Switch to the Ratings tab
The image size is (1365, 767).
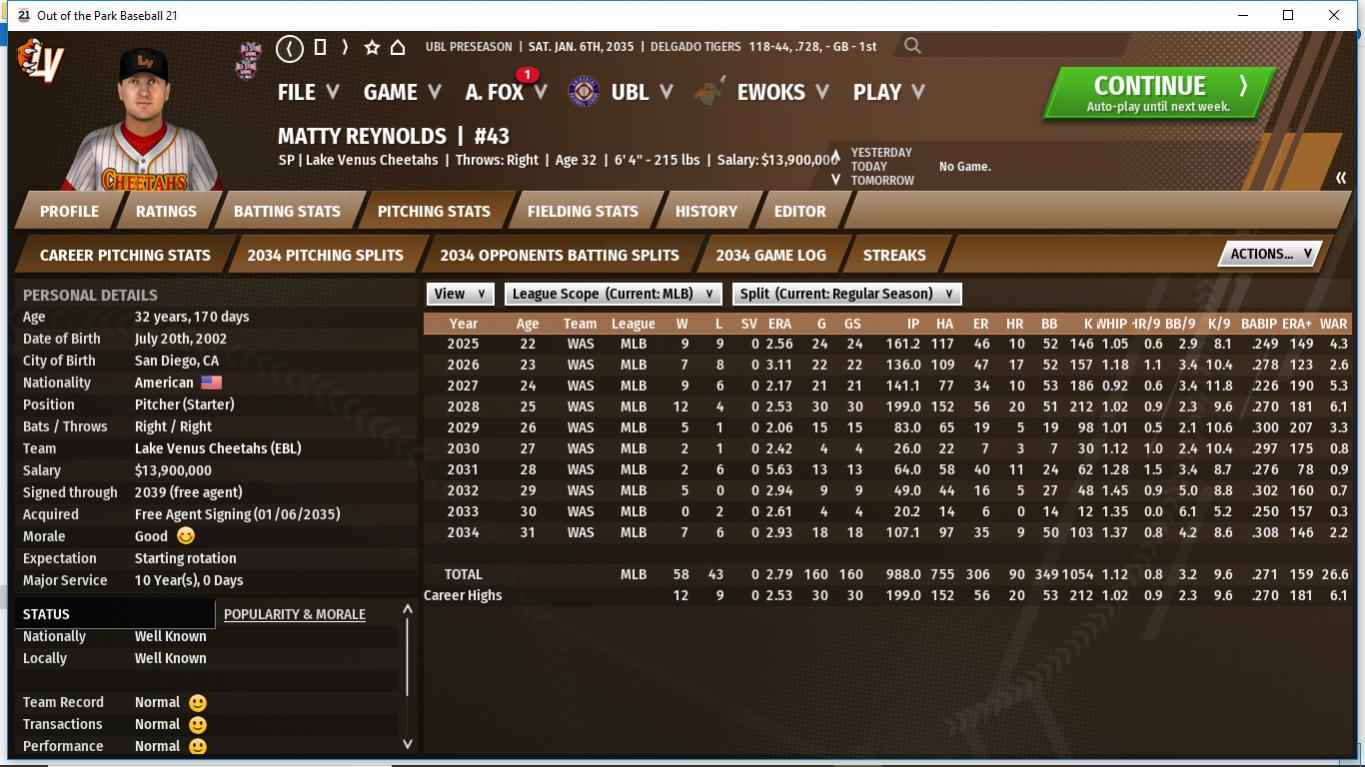pyautogui.click(x=166, y=211)
